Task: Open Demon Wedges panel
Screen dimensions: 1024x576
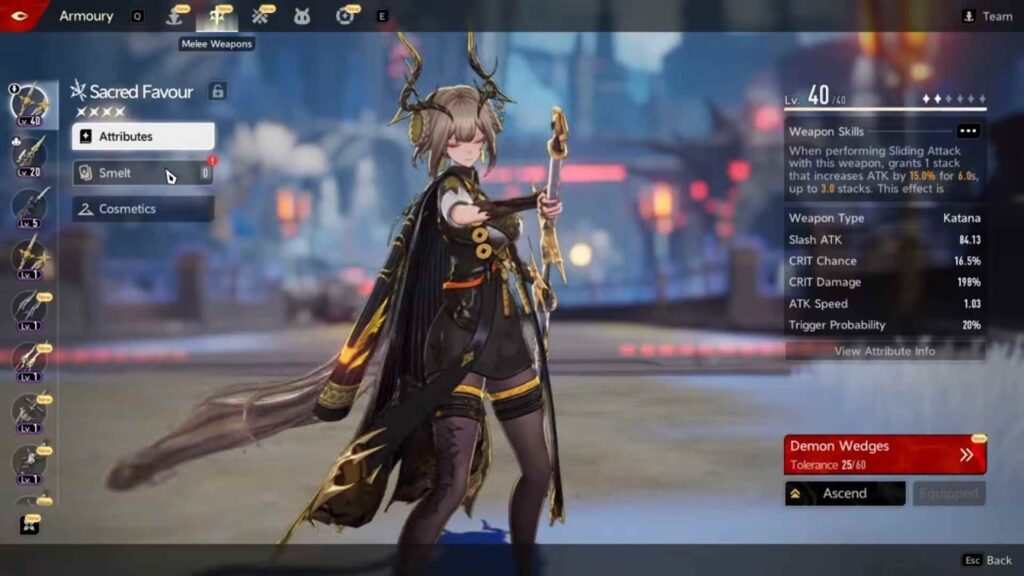Action: 885,453
